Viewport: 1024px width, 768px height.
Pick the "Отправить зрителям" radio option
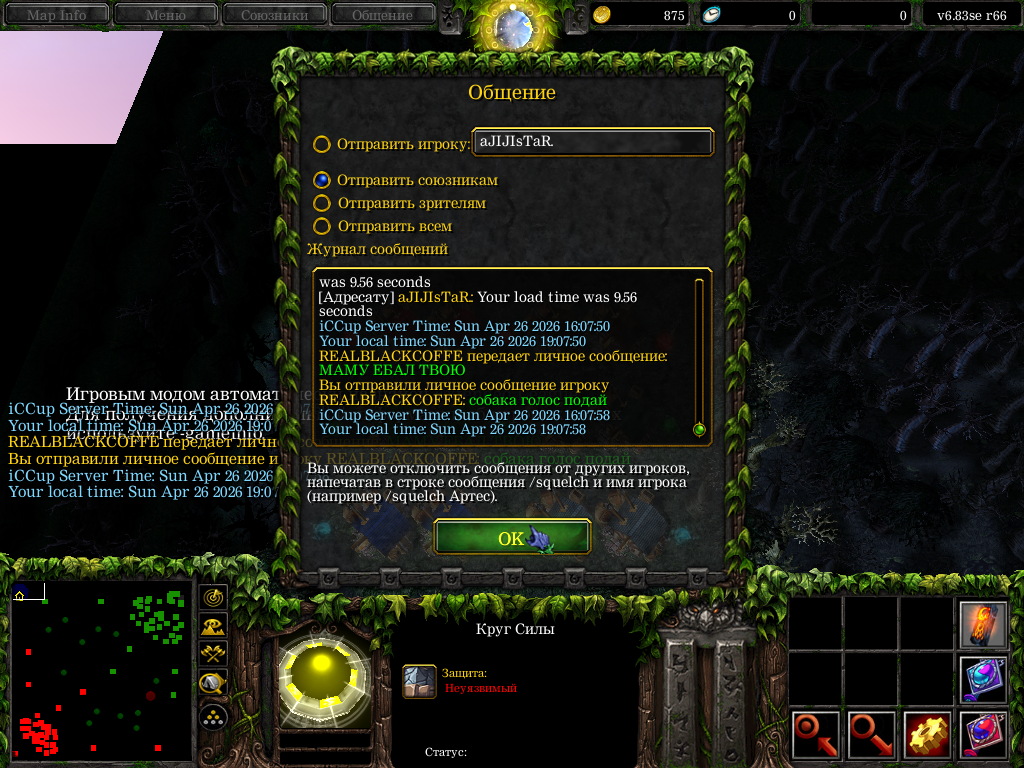coord(322,204)
